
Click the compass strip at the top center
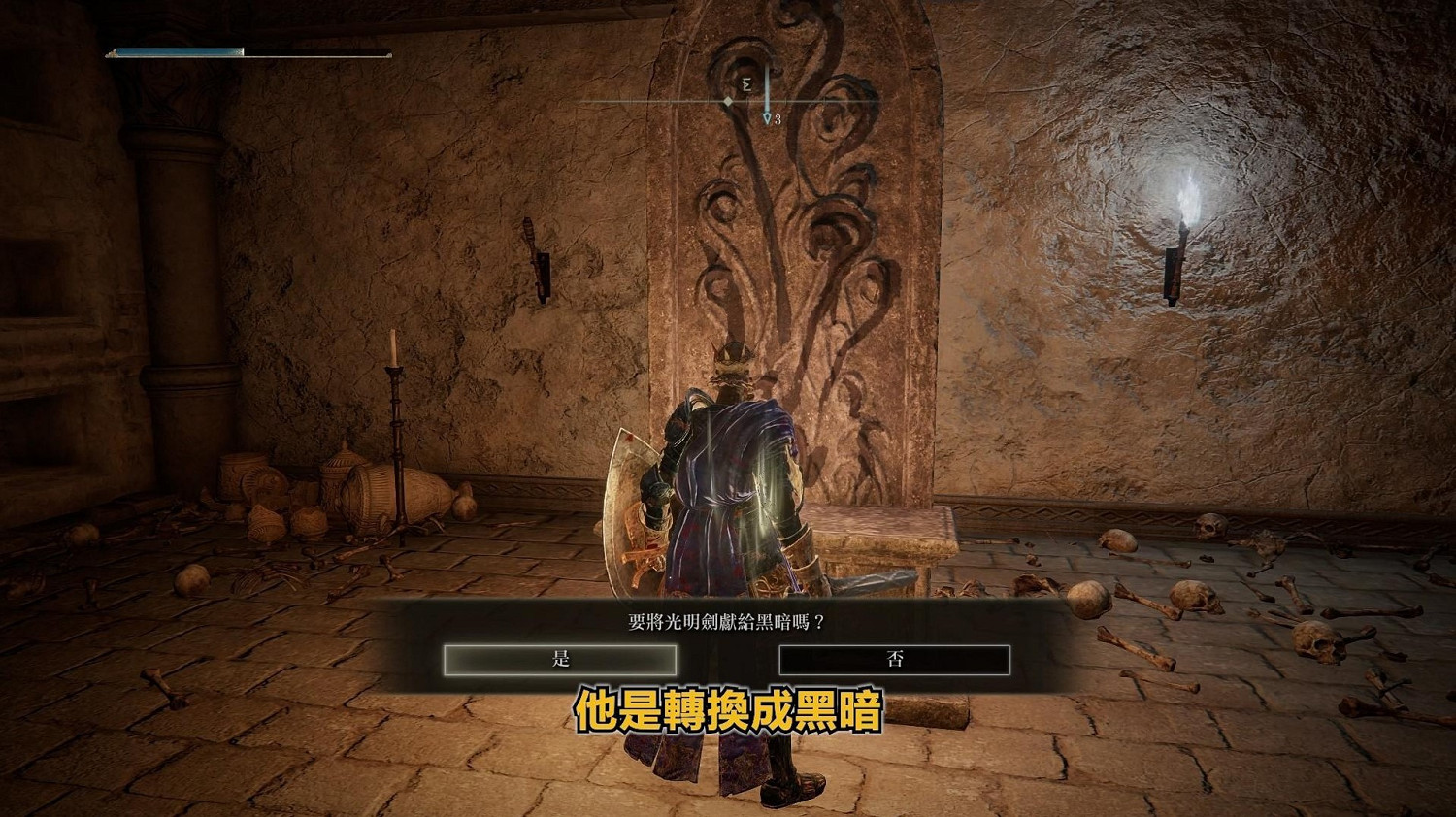point(728,99)
